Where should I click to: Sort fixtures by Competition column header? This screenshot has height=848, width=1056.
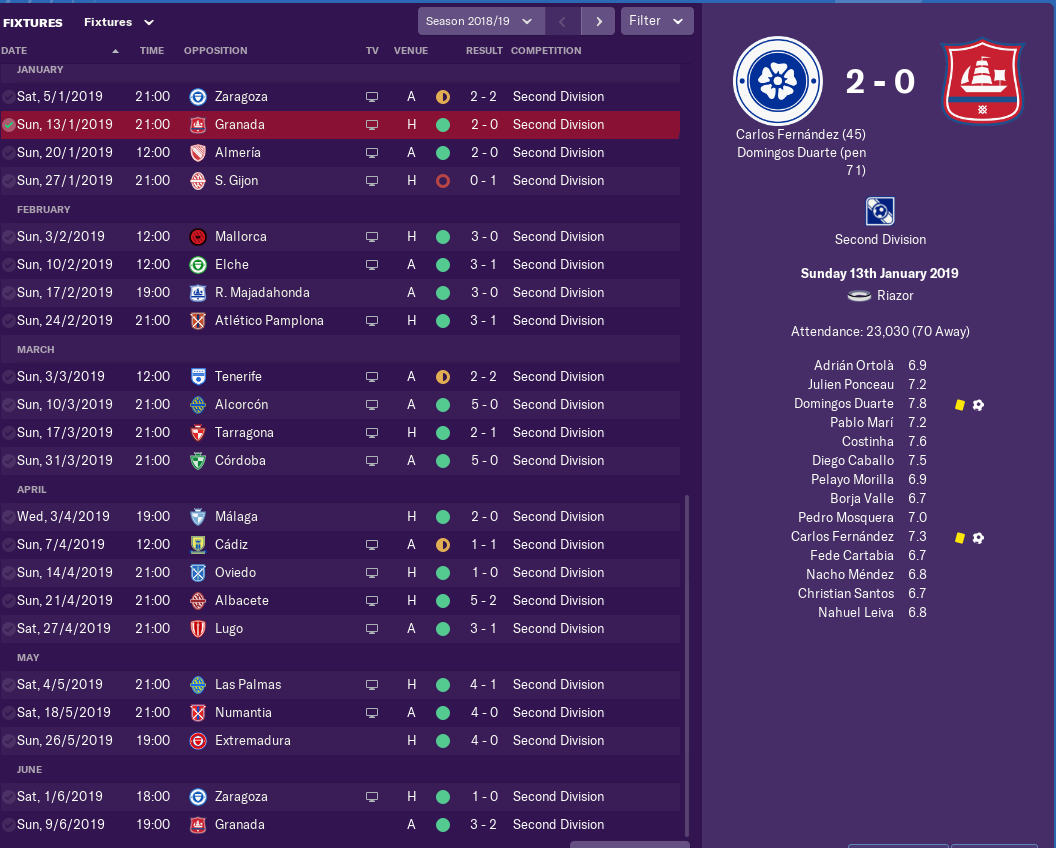click(x=545, y=50)
